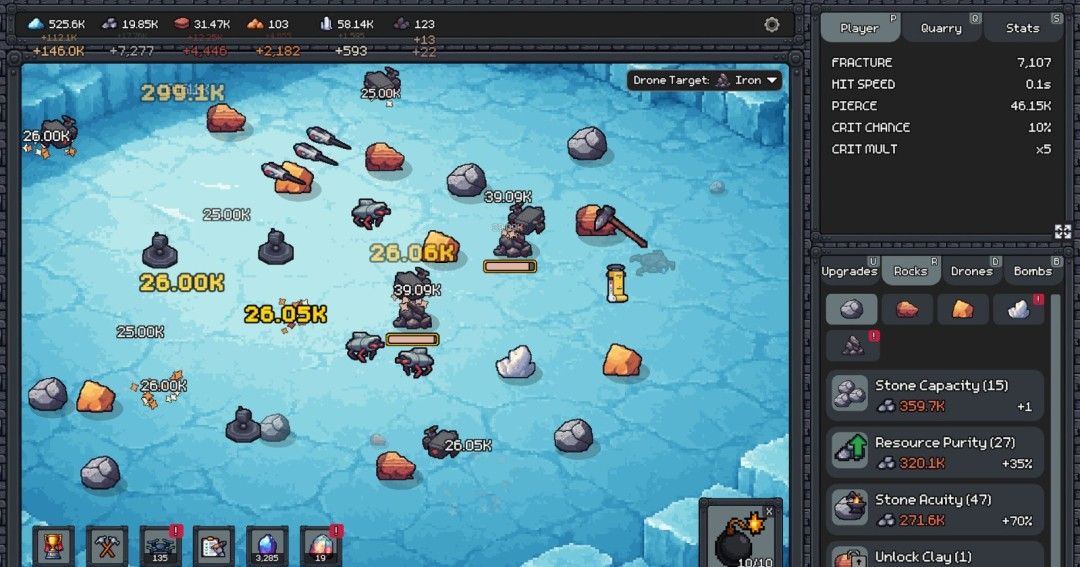The width and height of the screenshot is (1080, 567).
Task: Switch to the Quarry tab
Action: (x=941, y=28)
